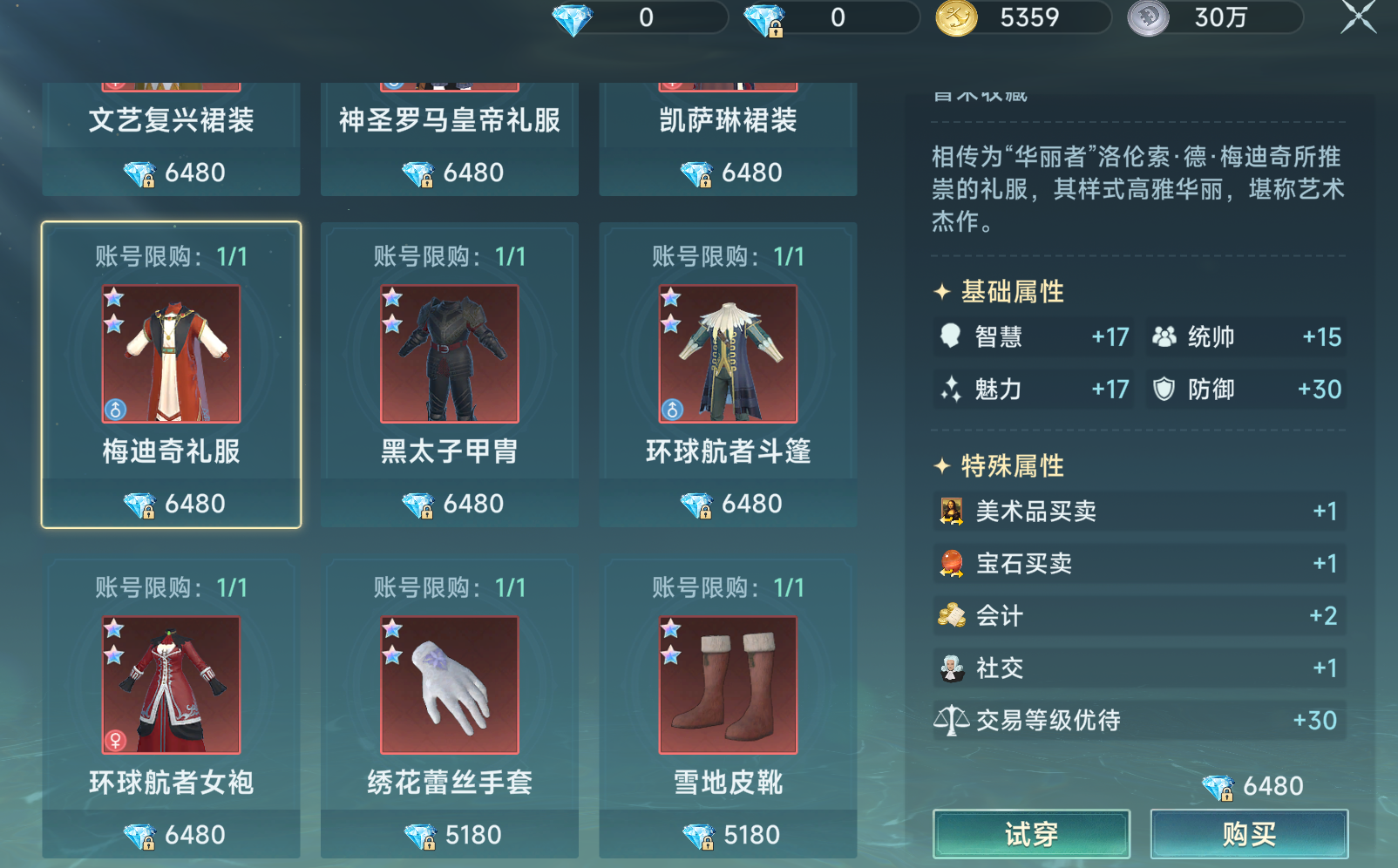Click the 社交 social skill icon
Image resolution: width=1398 pixels, height=868 pixels.
pyautogui.click(x=951, y=668)
